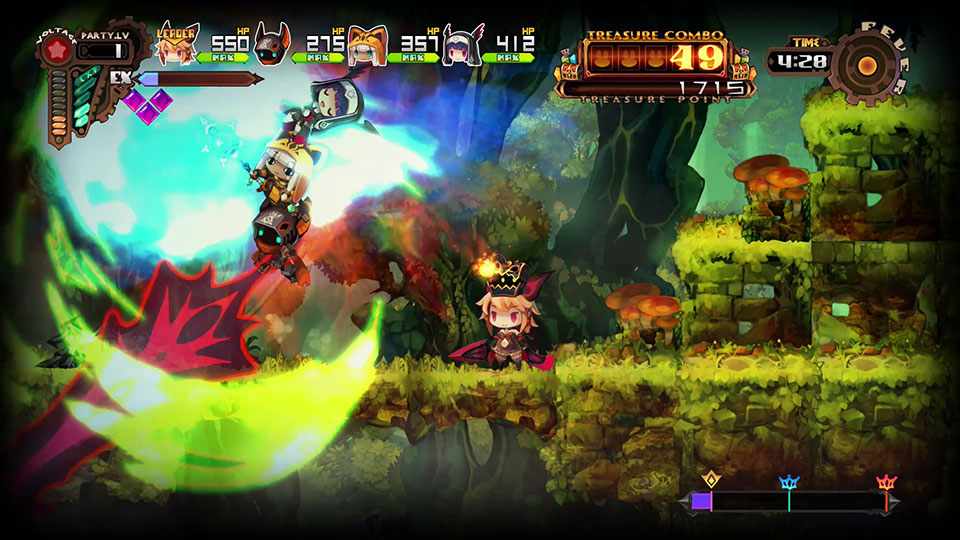Select the blue crown progress marker

pos(789,483)
